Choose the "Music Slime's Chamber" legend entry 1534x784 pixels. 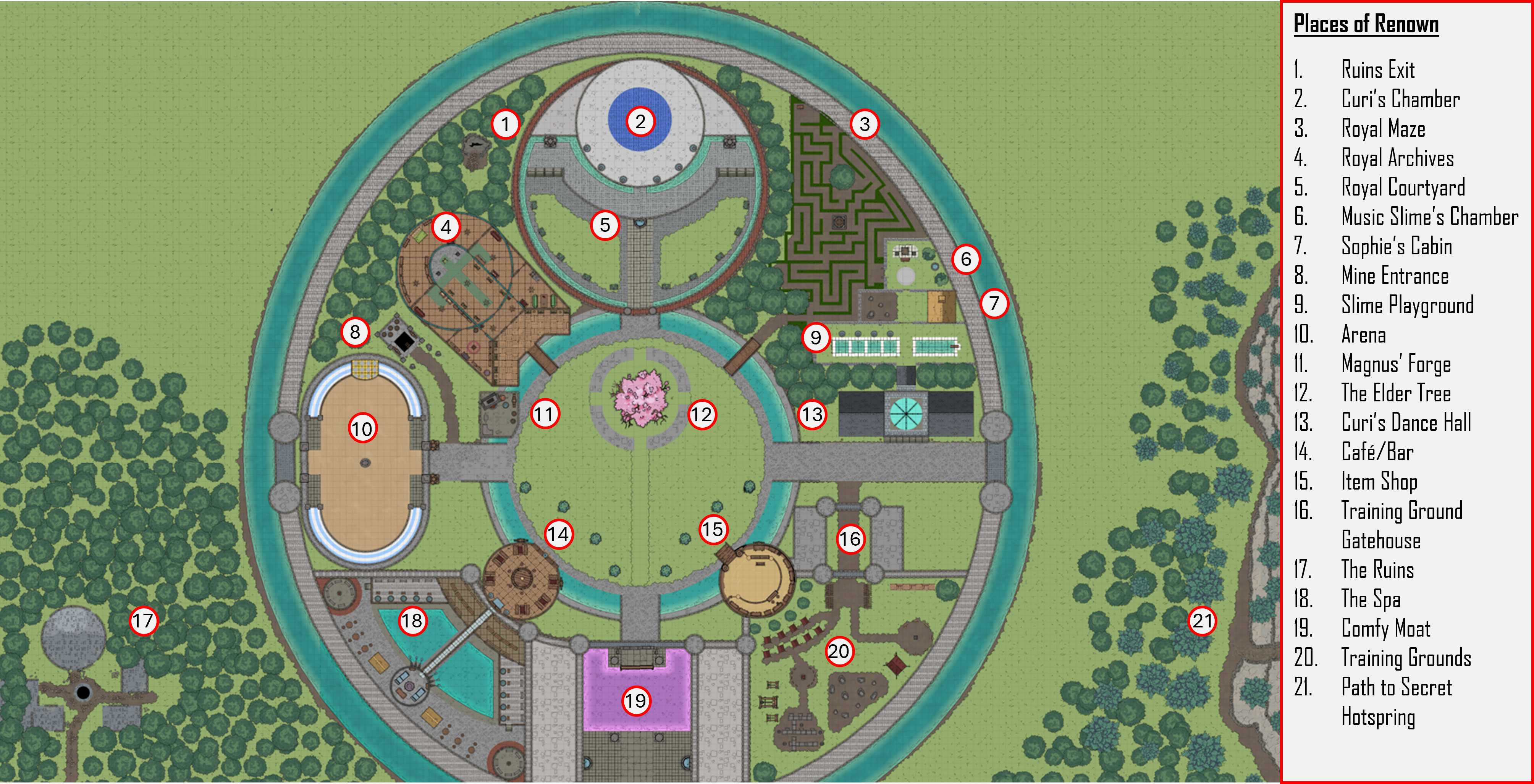pyautogui.click(x=1429, y=217)
